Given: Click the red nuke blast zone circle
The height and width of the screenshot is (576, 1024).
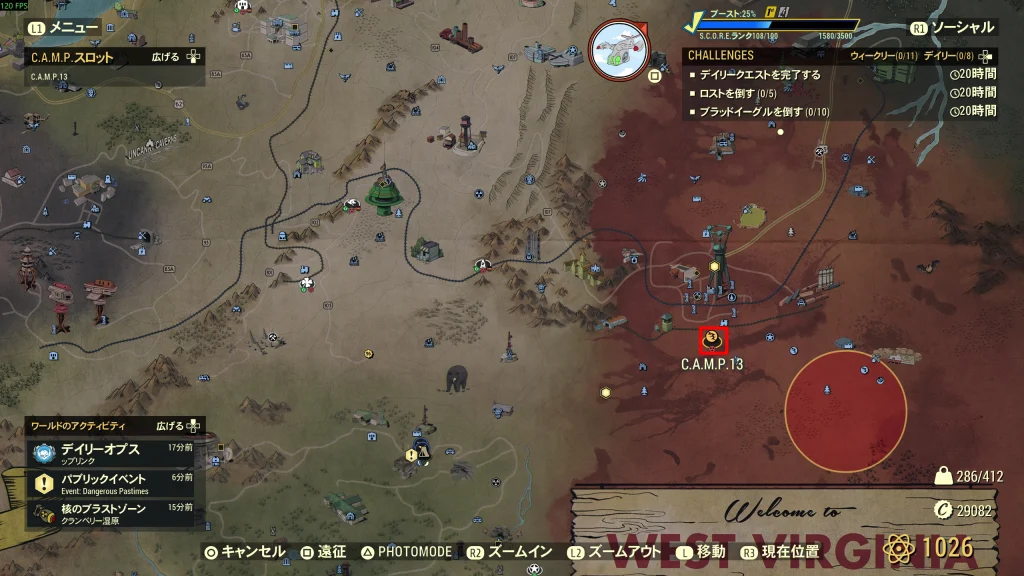Looking at the screenshot, I should tap(845, 410).
